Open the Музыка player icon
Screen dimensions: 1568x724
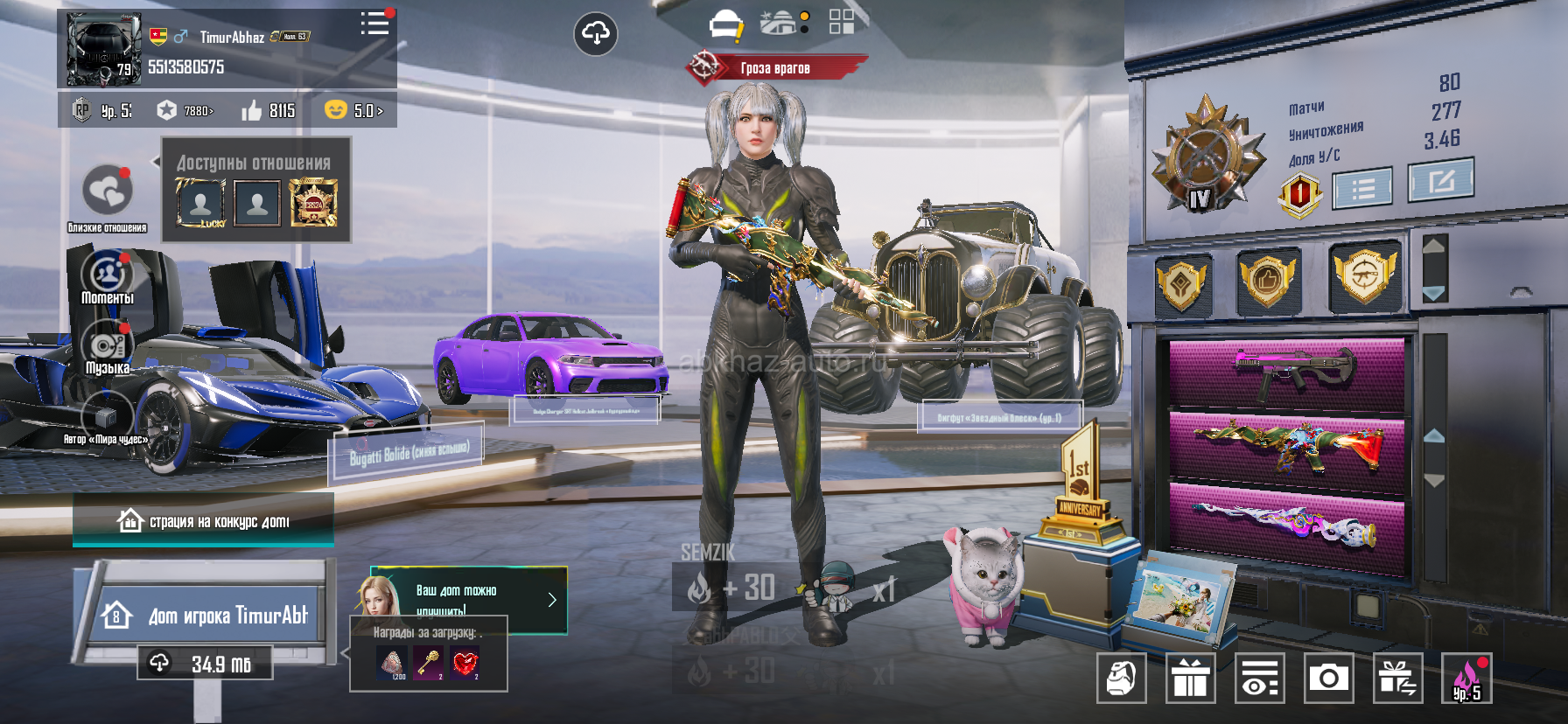[x=108, y=345]
